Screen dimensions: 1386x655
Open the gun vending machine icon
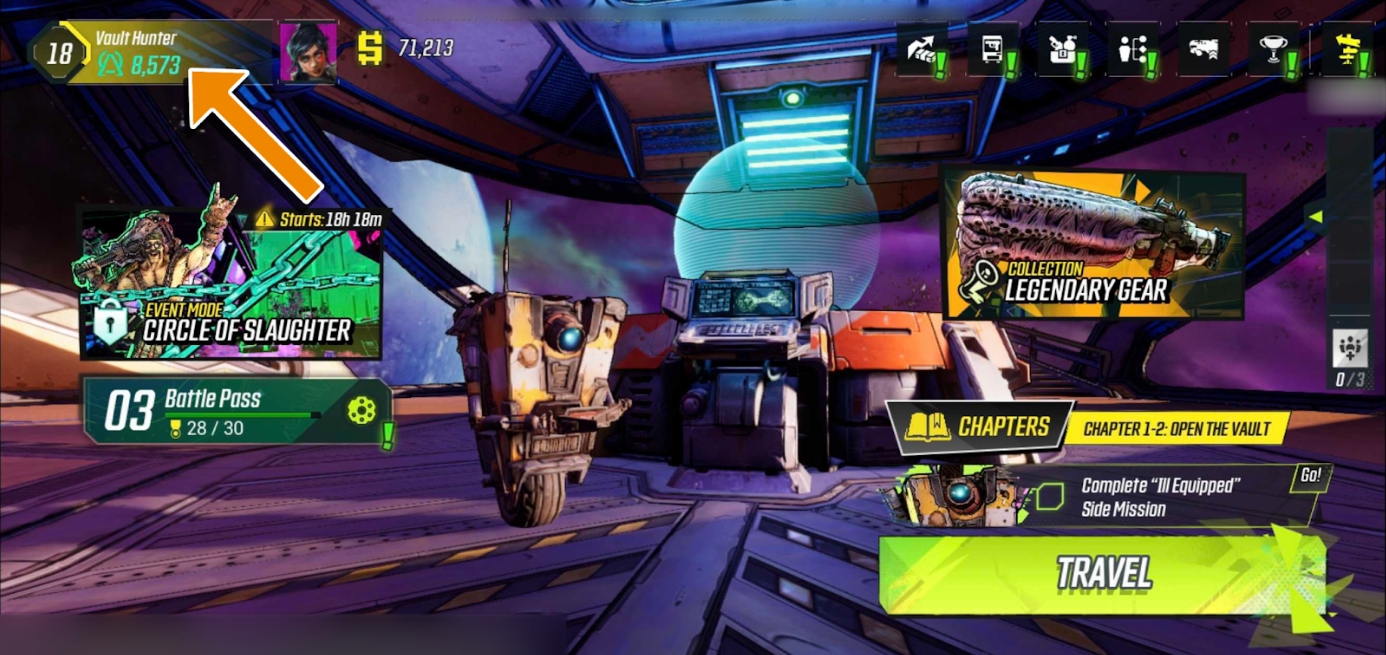[x=992, y=50]
